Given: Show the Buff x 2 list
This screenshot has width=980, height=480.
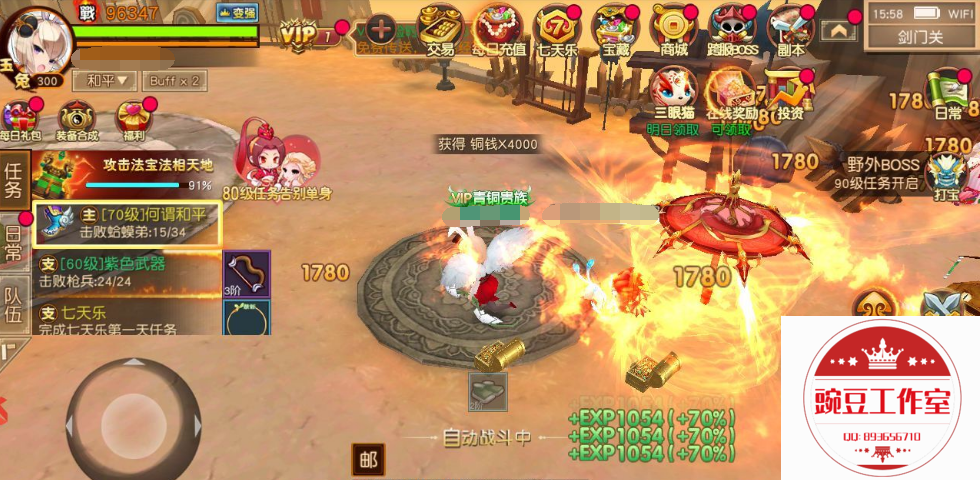Looking at the screenshot, I should click(174, 80).
